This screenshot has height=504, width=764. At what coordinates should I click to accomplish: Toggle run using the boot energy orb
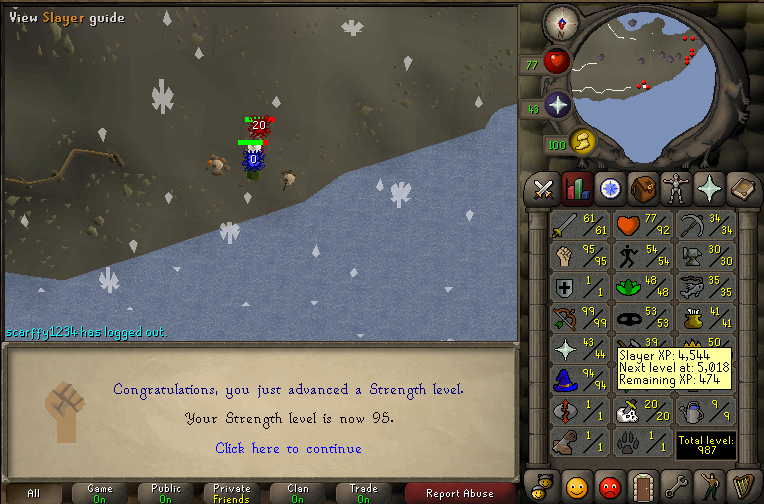tap(583, 143)
